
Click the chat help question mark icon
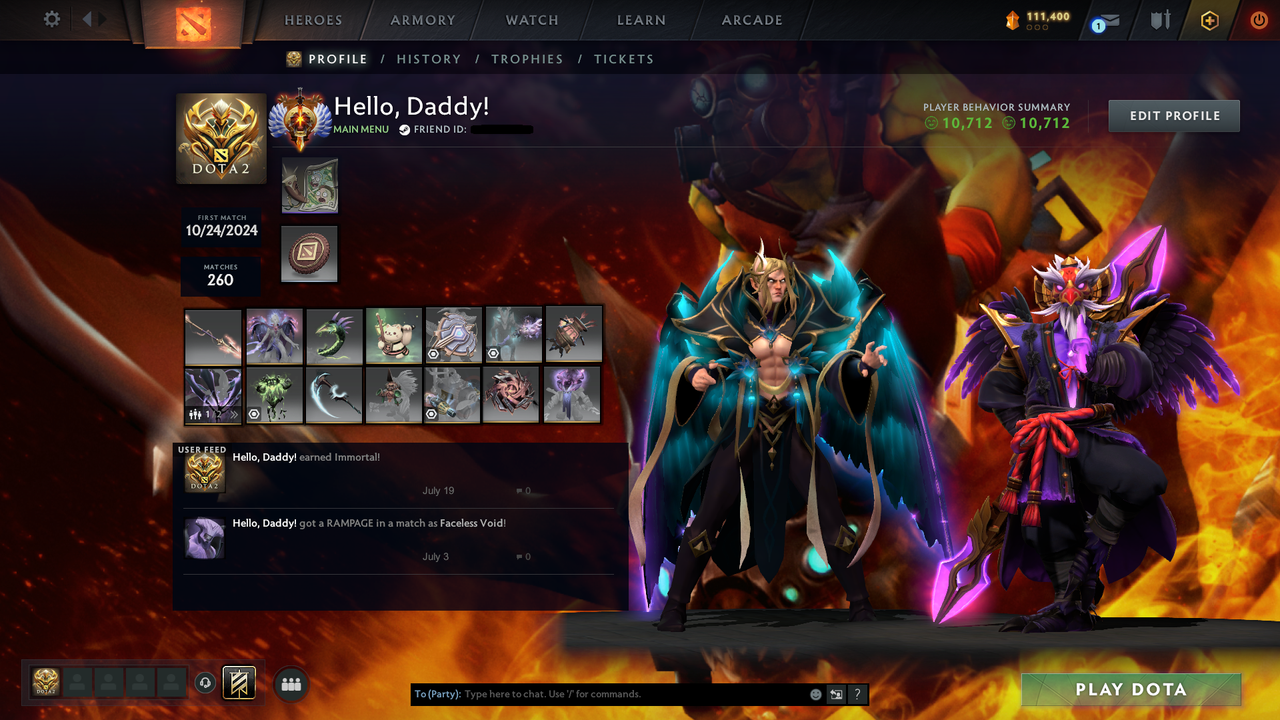pyautogui.click(x=856, y=693)
